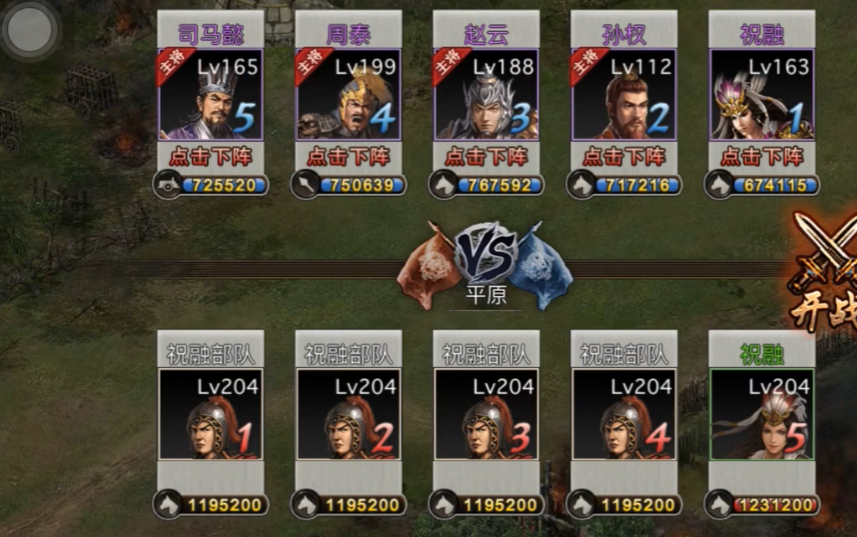Click 点击下阵 below Lv163 祝融
Screen dimensions: 857x537
[761, 157]
